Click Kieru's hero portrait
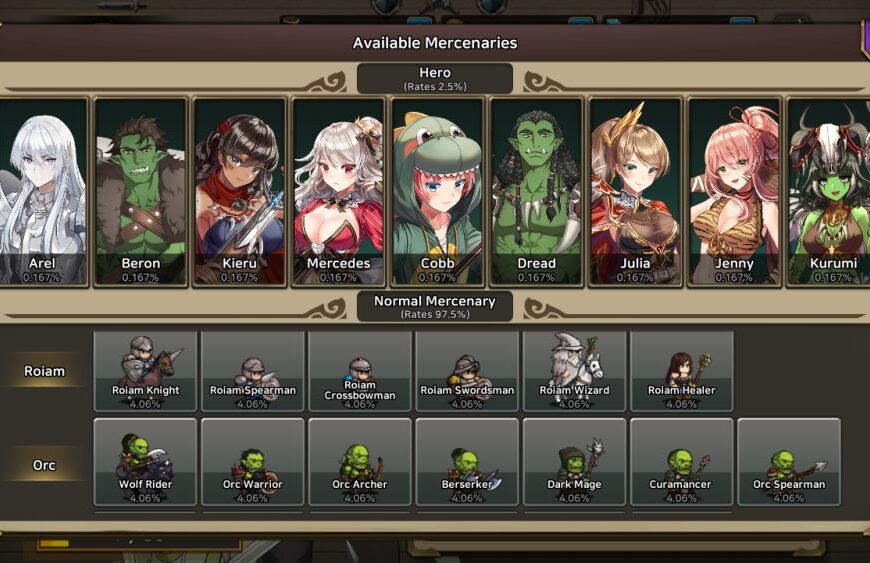Screen dimensions: 870x563 point(239,191)
